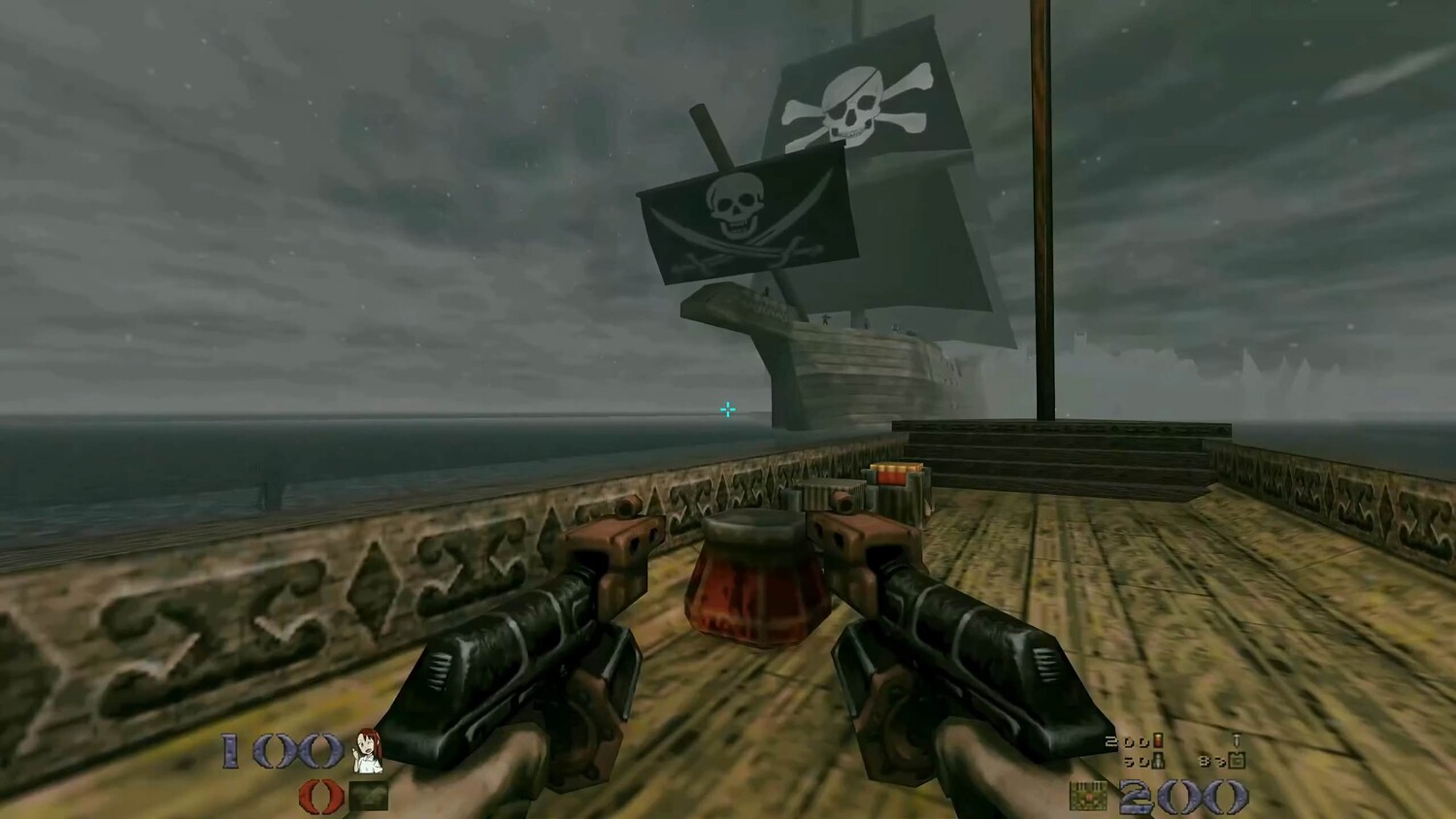Select the red shotgun shell ammo icon
This screenshot has height=819, width=1456.
pos(1157,742)
